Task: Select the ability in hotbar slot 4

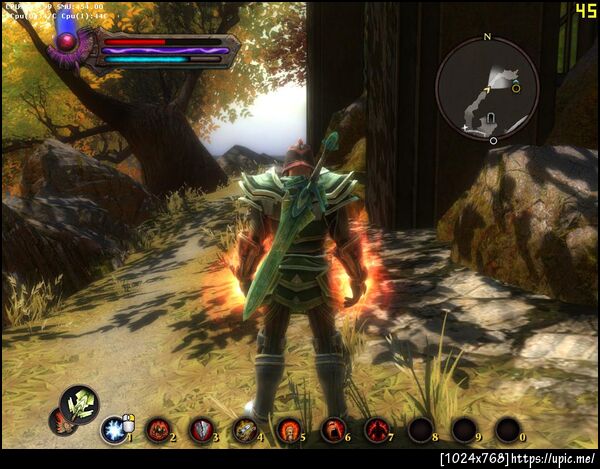Action: click(245, 430)
